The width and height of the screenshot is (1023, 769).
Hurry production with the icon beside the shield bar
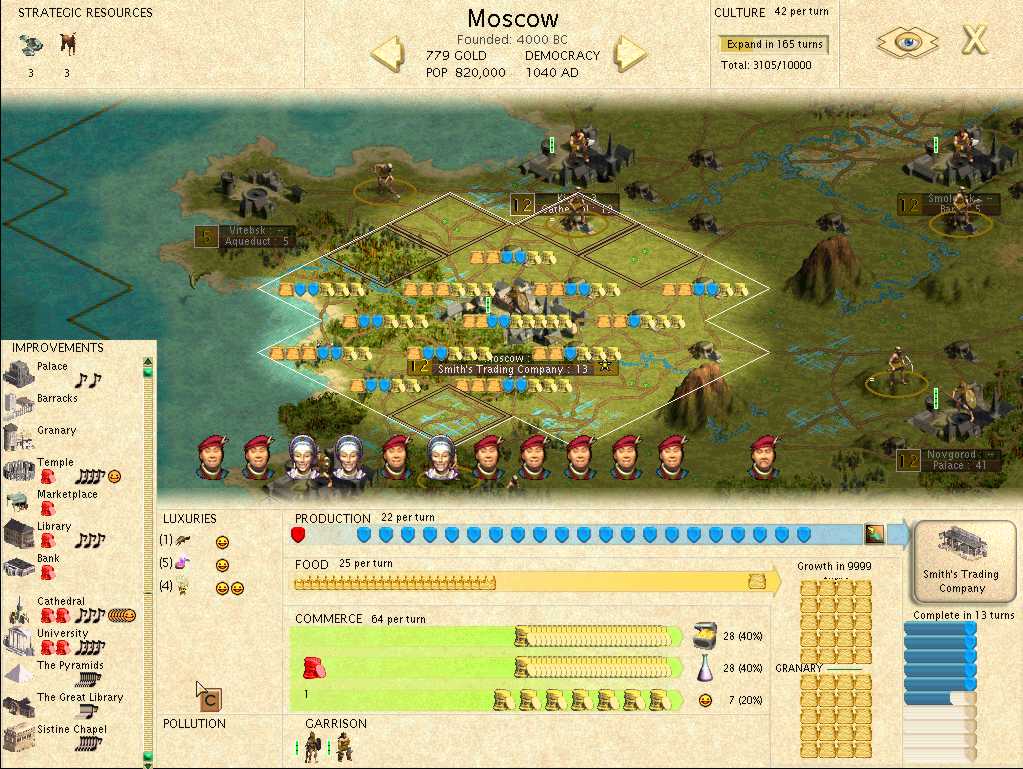coord(875,535)
